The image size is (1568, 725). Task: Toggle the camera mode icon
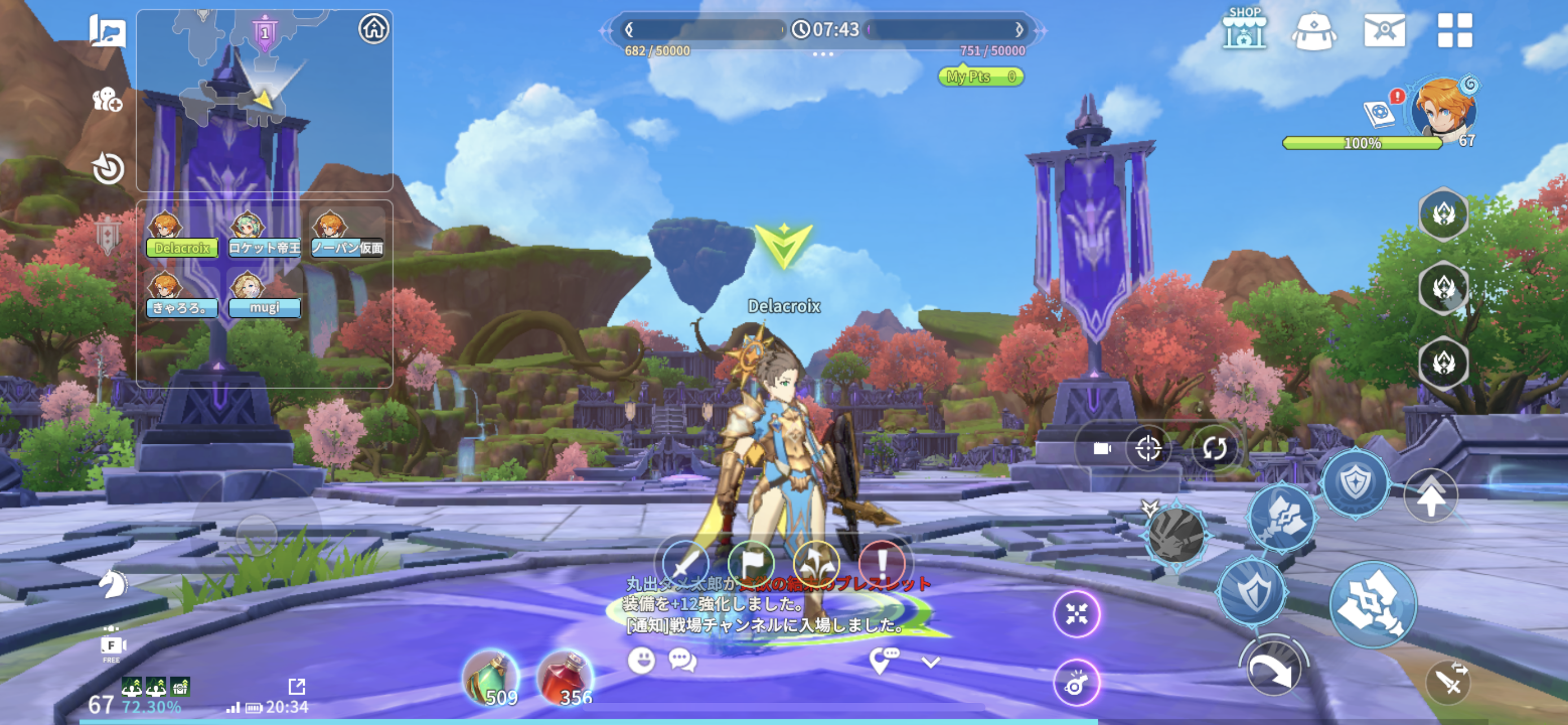tap(1102, 449)
